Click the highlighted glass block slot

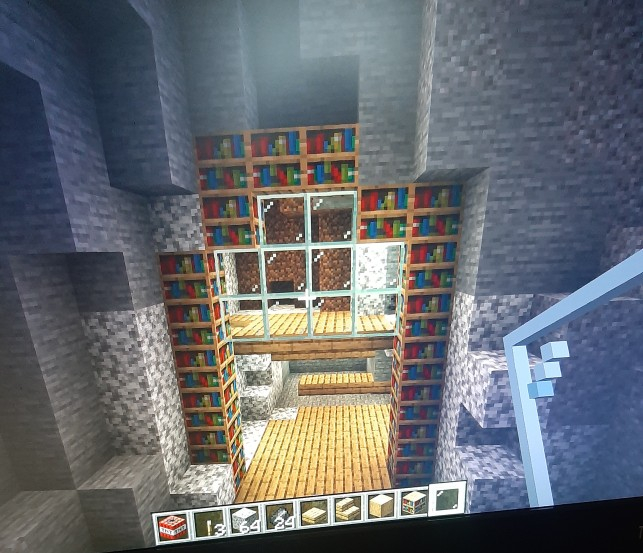click(x=446, y=498)
